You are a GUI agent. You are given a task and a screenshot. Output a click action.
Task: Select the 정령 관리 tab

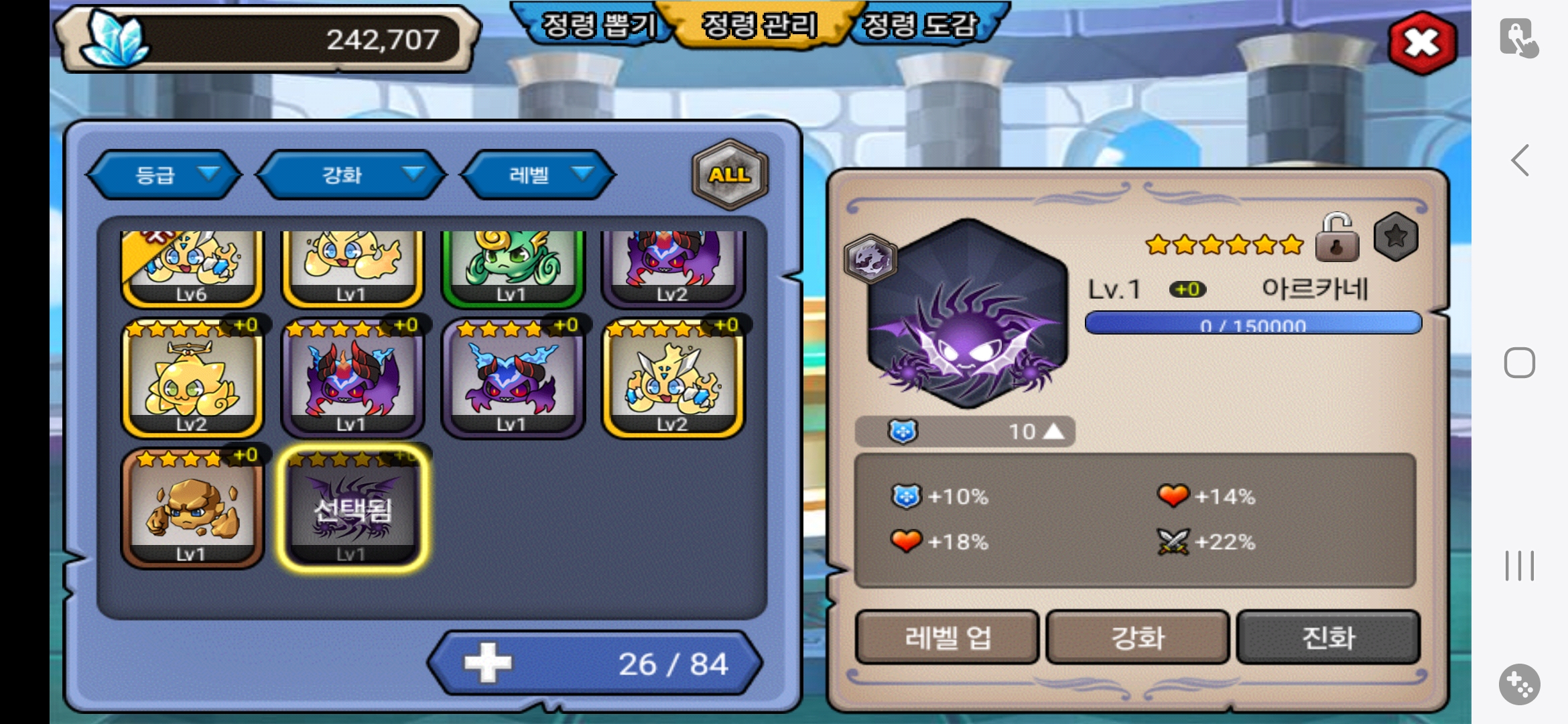coord(759,25)
